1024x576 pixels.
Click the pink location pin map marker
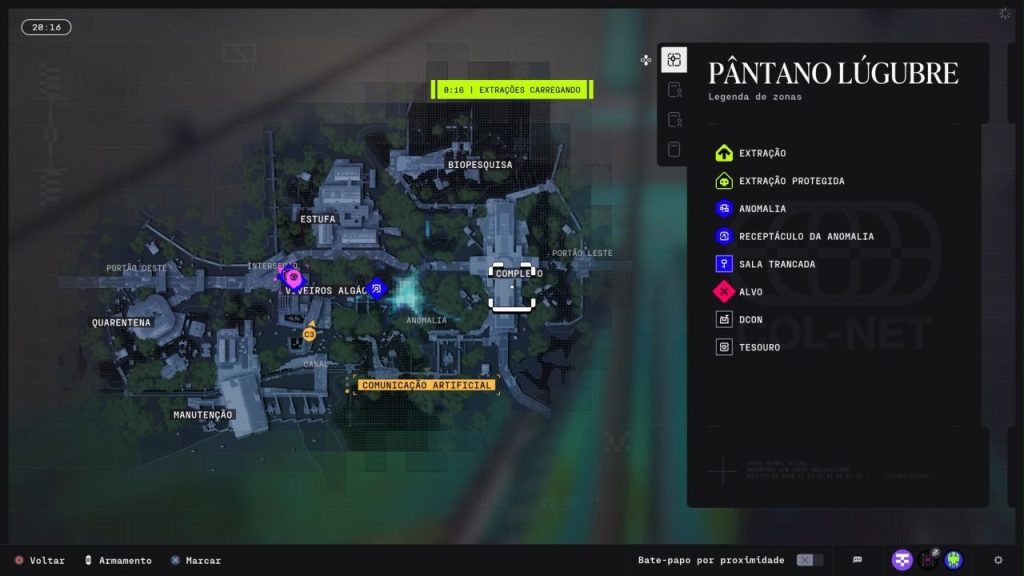[293, 277]
